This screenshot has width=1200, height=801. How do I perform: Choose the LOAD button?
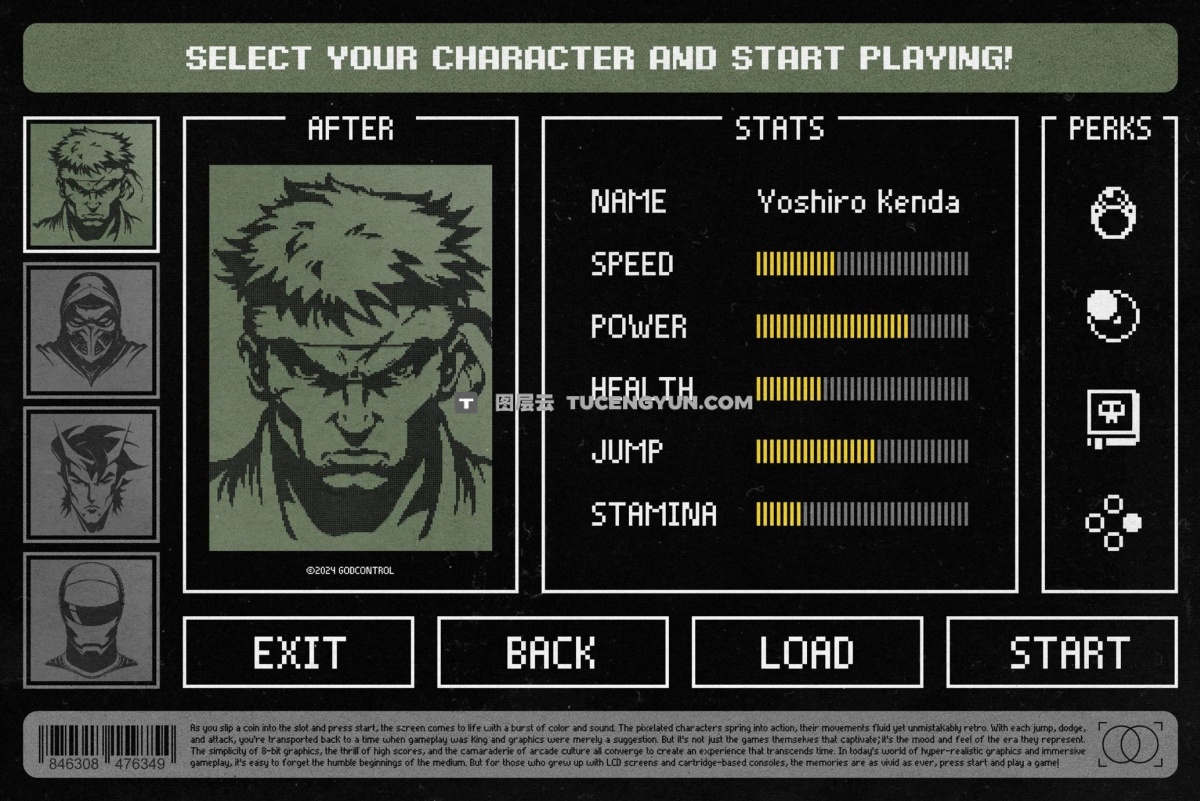pyautogui.click(x=806, y=653)
